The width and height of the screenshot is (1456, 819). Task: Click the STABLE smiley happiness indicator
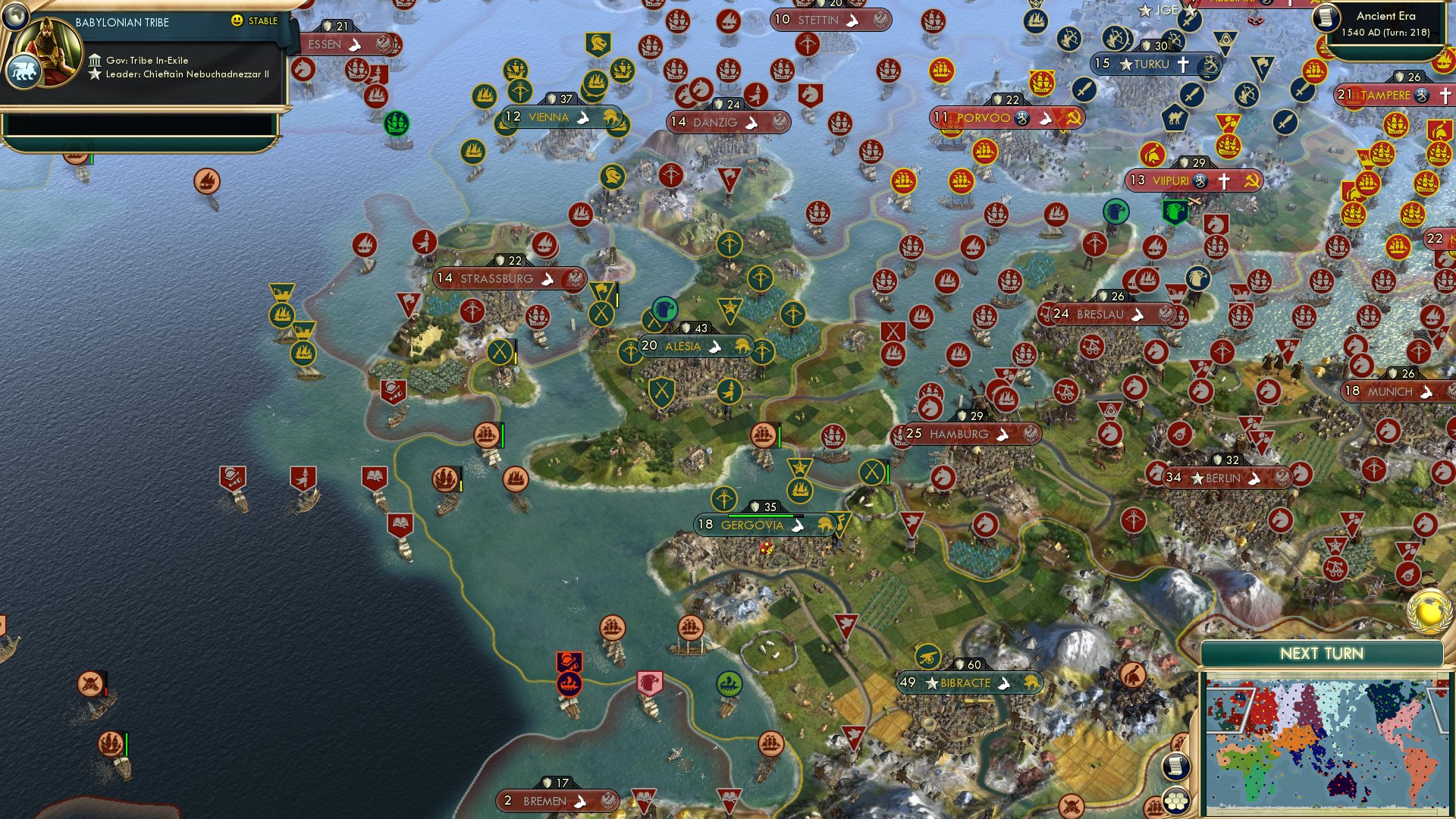pyautogui.click(x=238, y=22)
